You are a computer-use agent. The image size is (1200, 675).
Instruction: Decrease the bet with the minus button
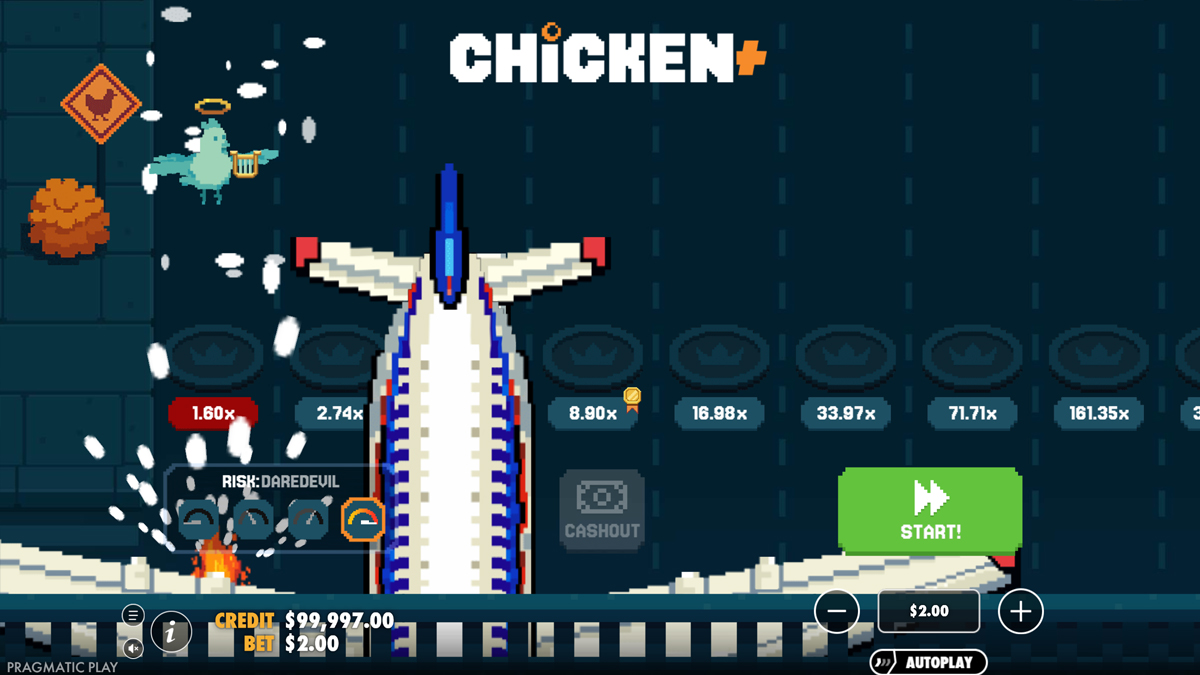tap(837, 611)
